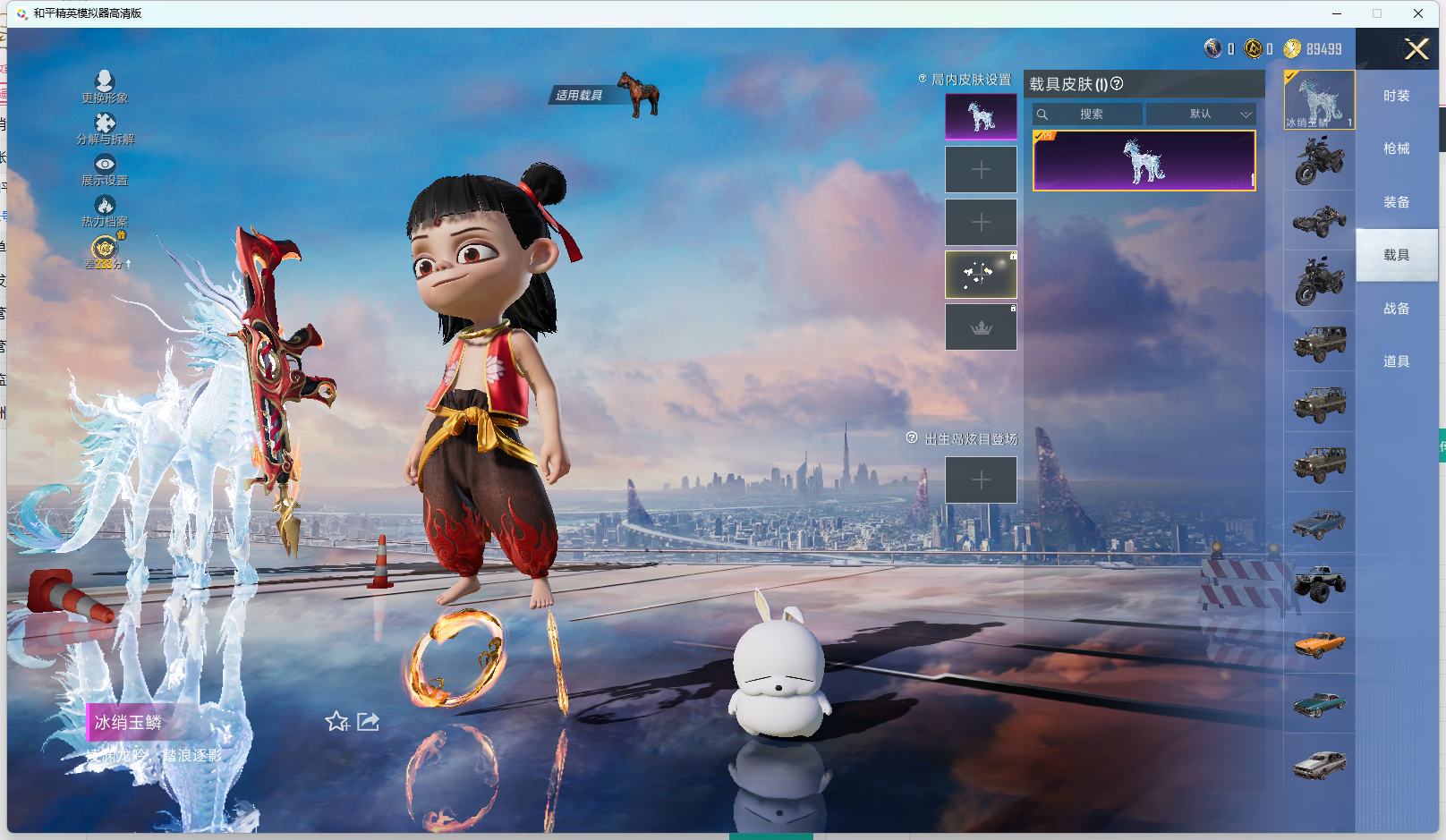Switch to the 时装 tab

coord(1396,96)
